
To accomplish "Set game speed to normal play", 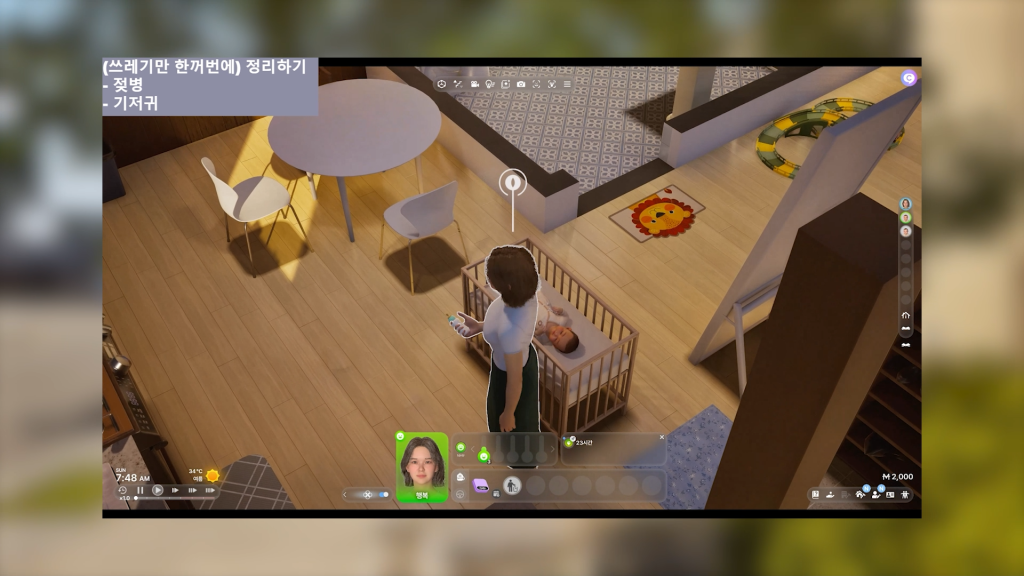I will click(158, 490).
